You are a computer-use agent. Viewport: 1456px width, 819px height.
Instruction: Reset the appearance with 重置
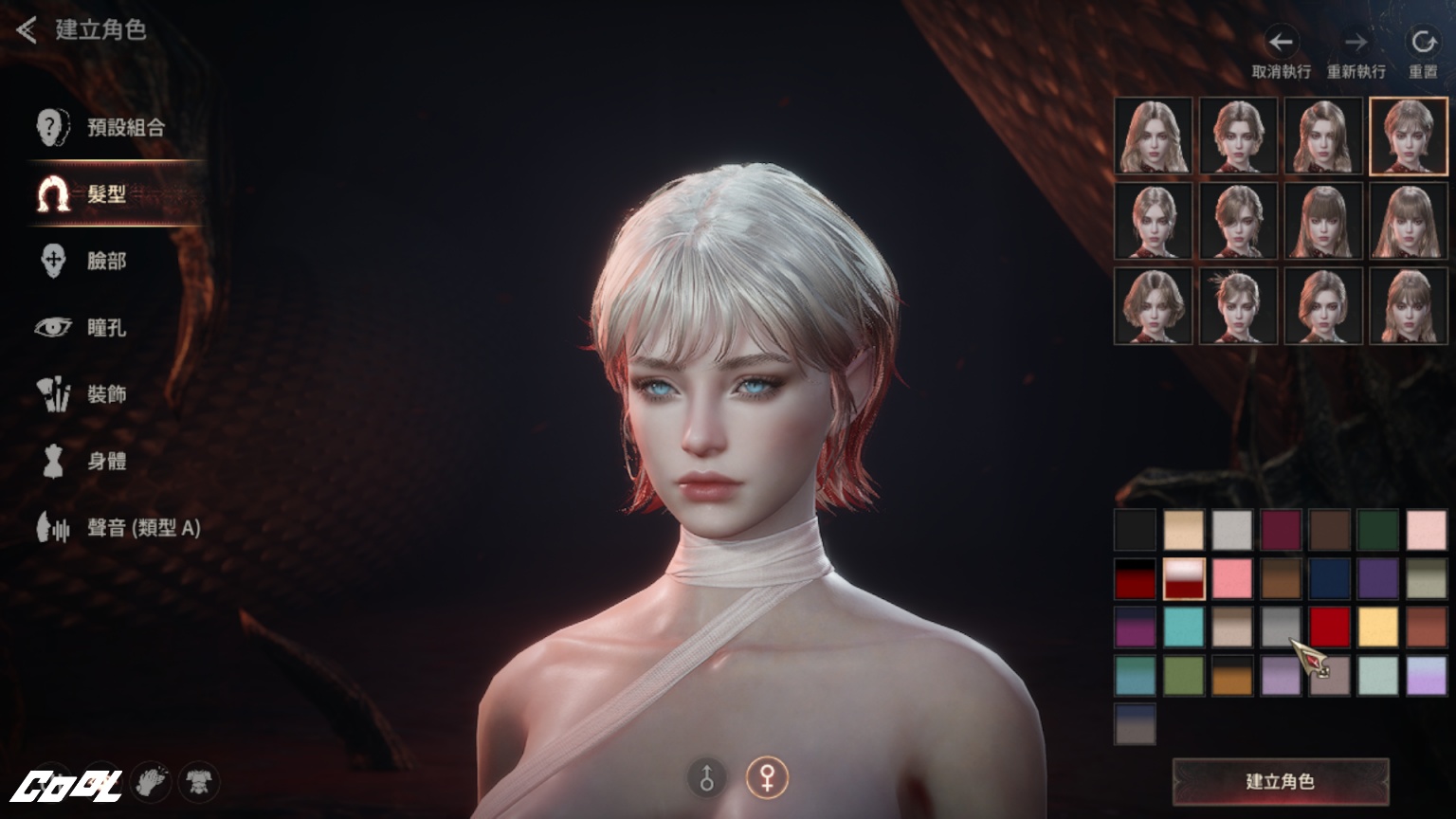click(x=1423, y=53)
